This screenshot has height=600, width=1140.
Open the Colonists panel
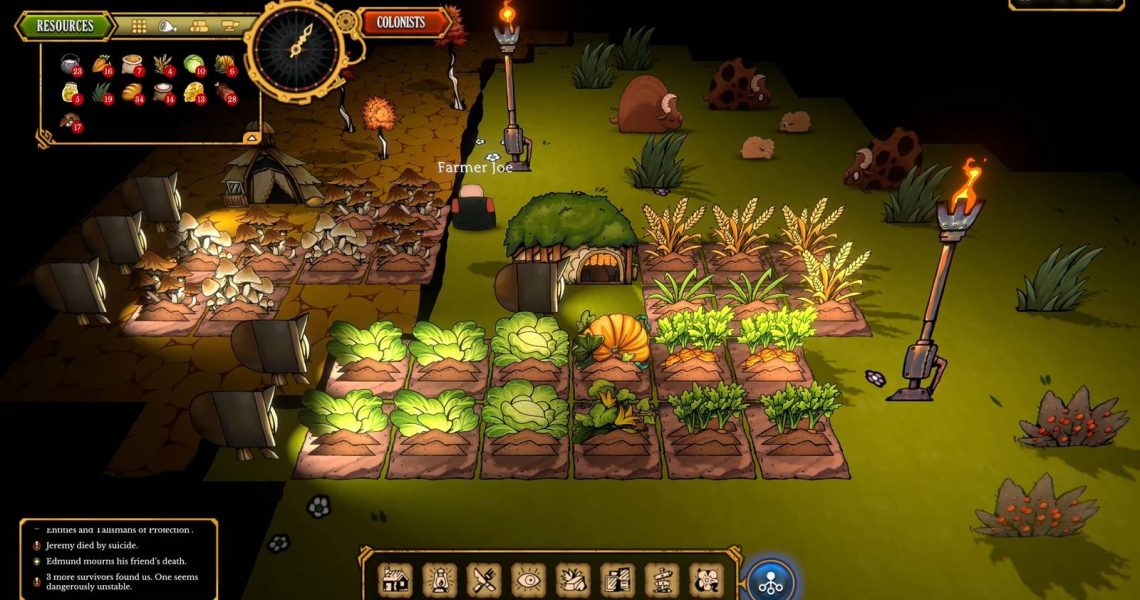tap(400, 22)
